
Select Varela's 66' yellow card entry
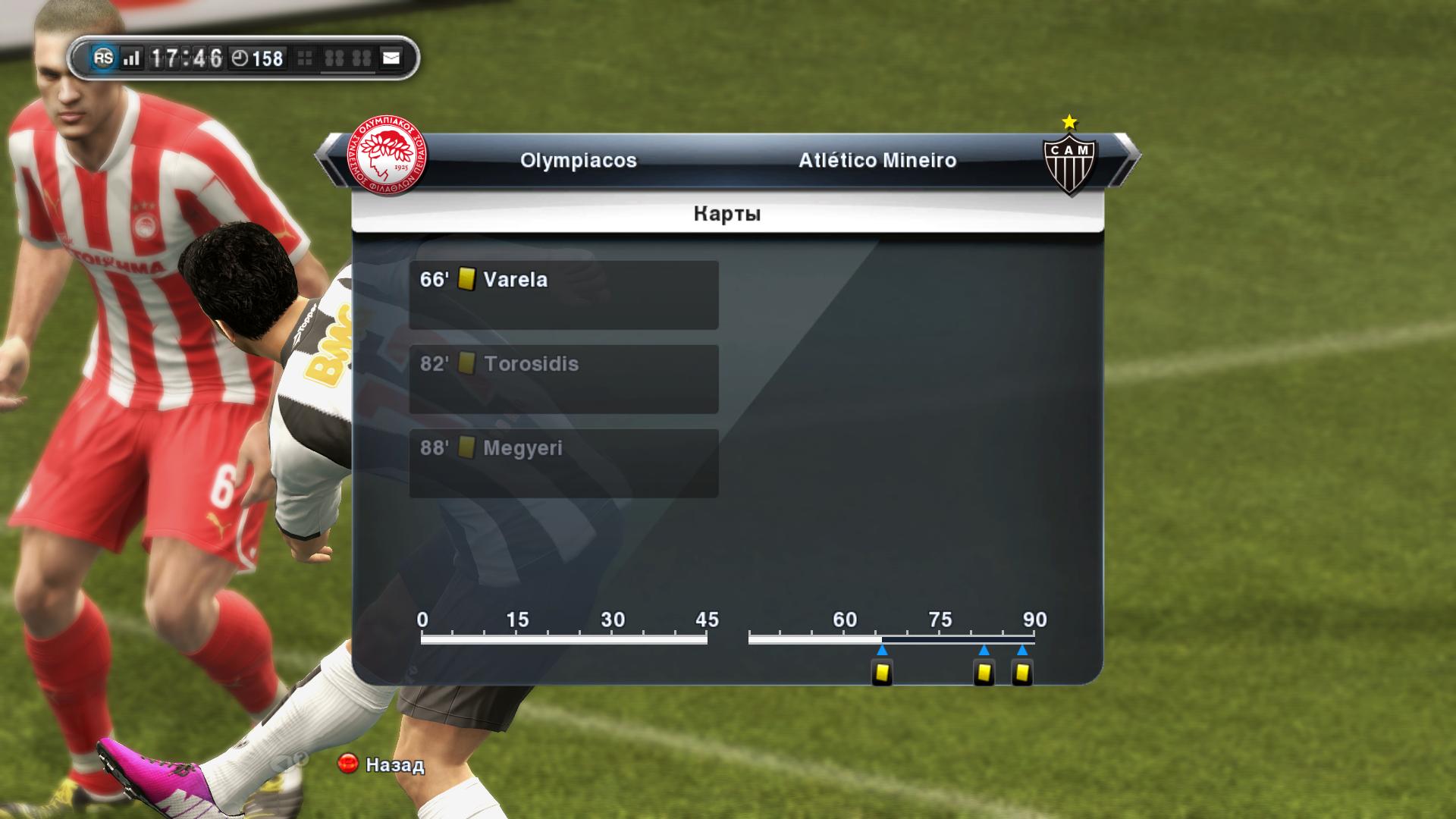click(x=563, y=294)
